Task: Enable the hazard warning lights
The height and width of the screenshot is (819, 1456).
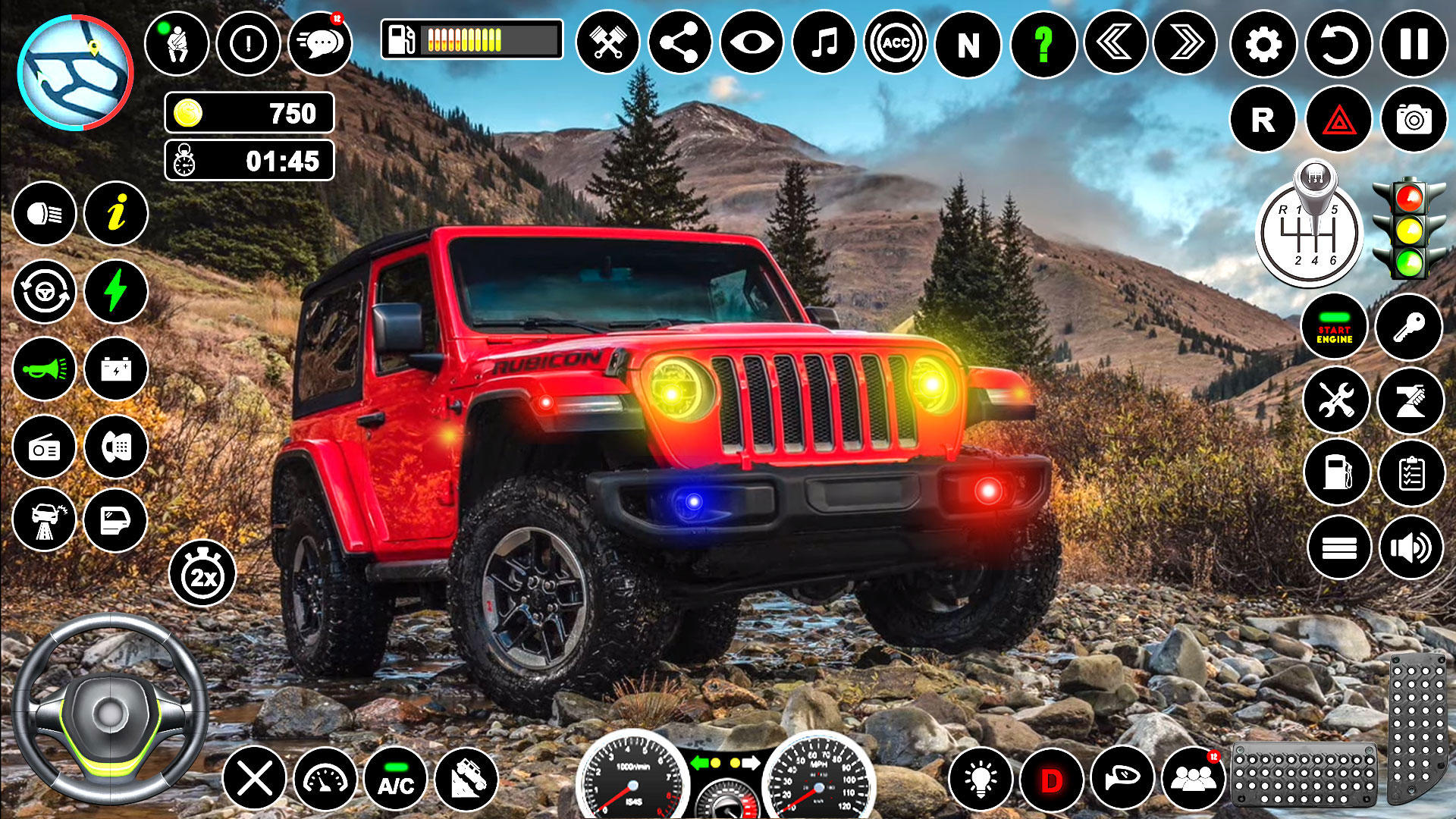Action: 1336,119
